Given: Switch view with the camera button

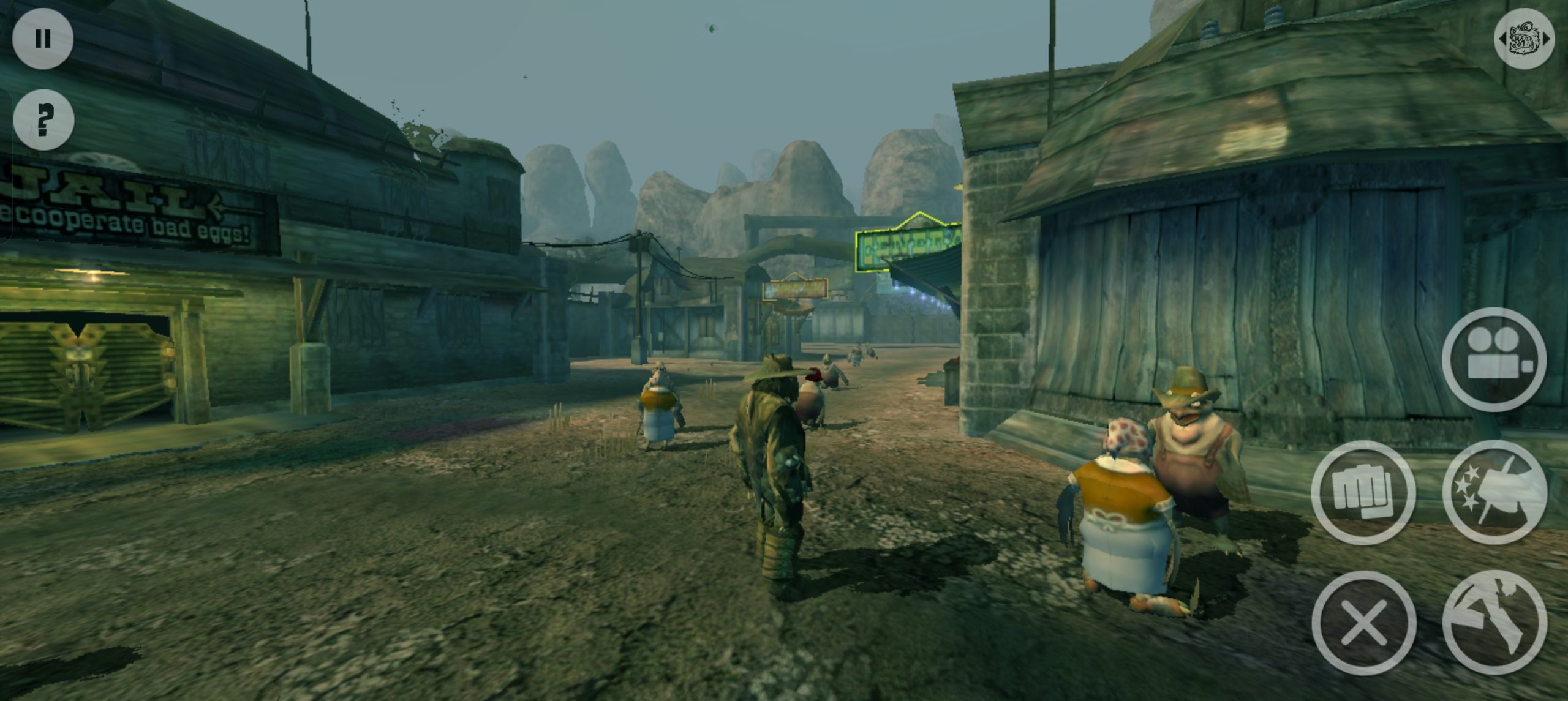Looking at the screenshot, I should [x=1494, y=359].
